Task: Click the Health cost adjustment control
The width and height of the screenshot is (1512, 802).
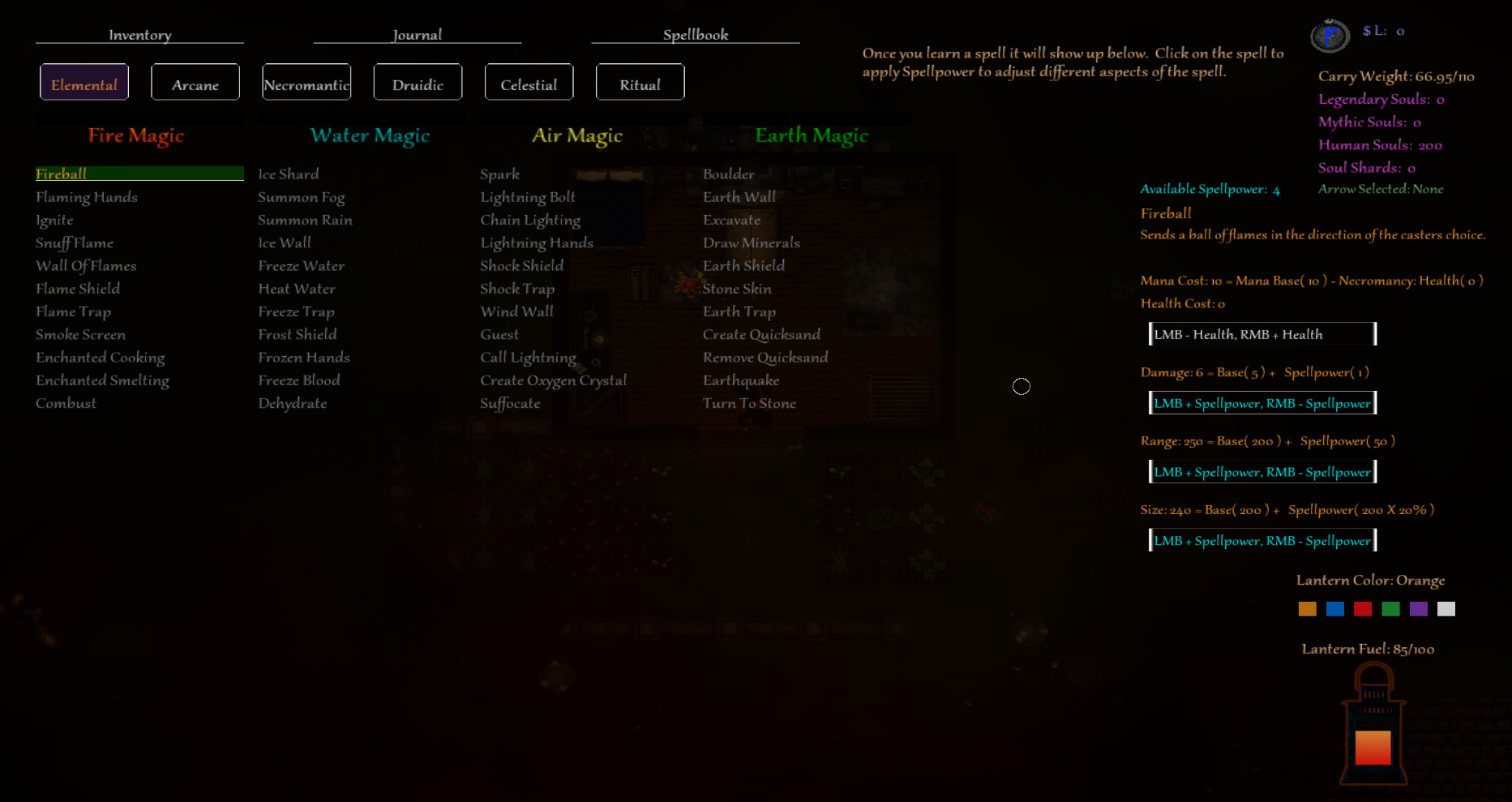Action: (1261, 333)
